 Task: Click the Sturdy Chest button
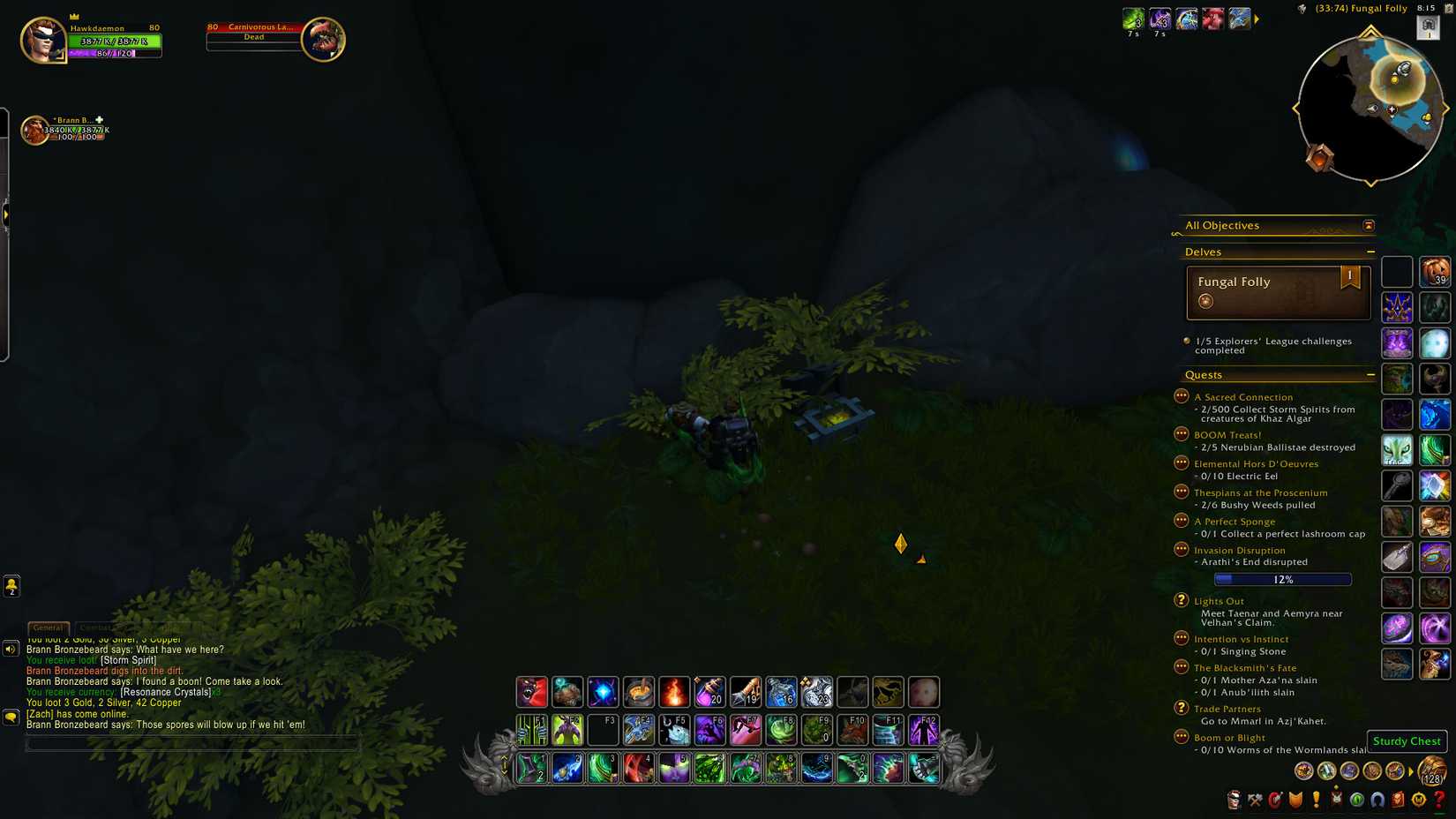1407,741
